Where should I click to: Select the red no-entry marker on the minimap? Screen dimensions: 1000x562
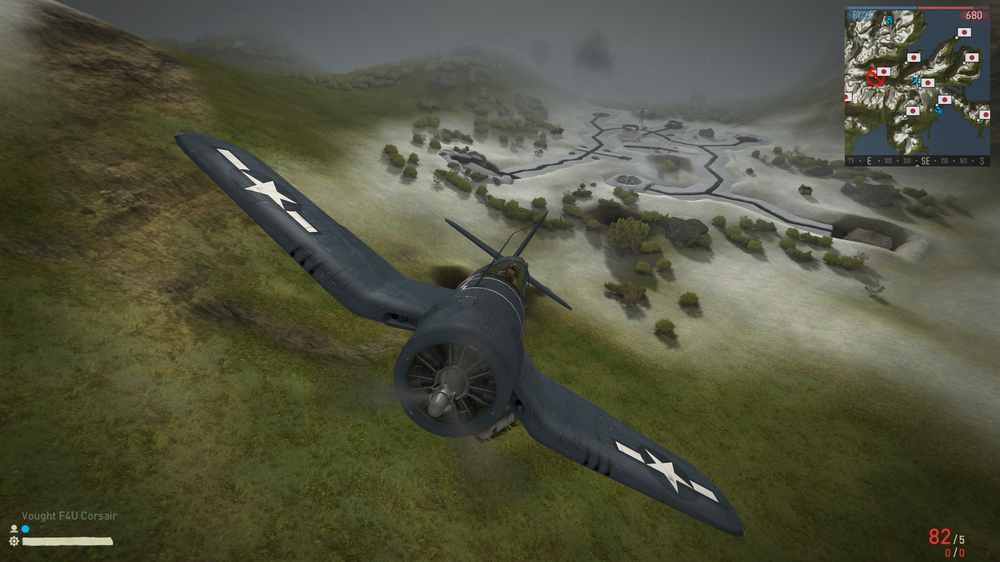[x=877, y=77]
